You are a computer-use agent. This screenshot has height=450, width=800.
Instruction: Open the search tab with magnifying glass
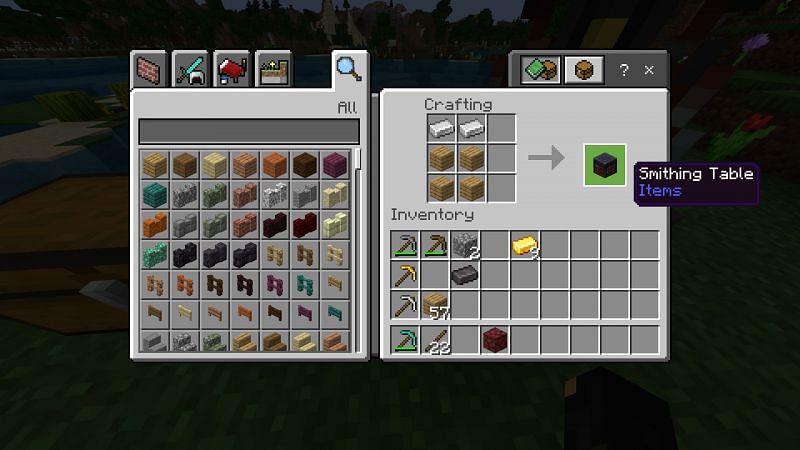coord(347,69)
